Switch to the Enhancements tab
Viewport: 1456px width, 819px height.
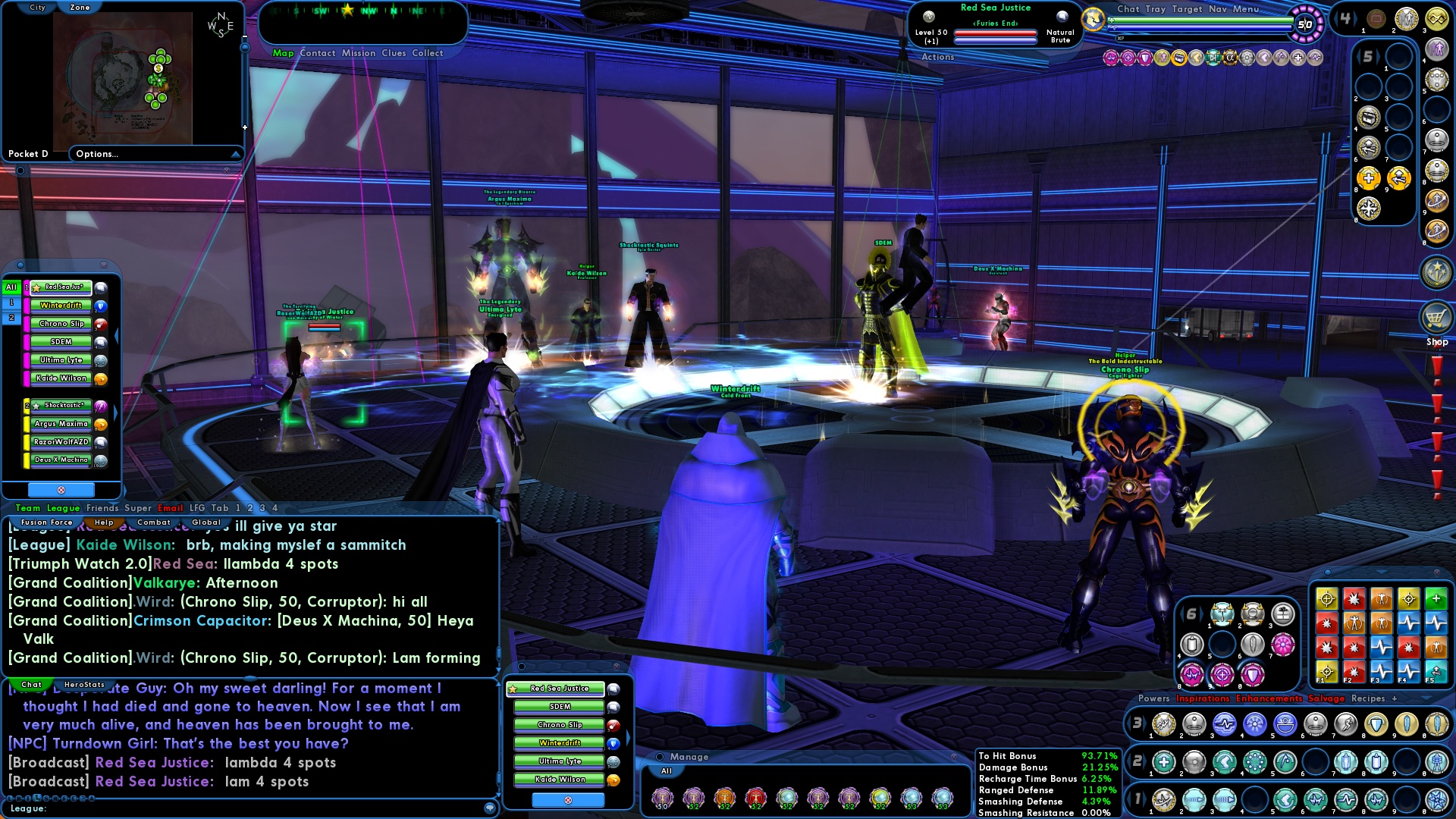[x=1268, y=698]
